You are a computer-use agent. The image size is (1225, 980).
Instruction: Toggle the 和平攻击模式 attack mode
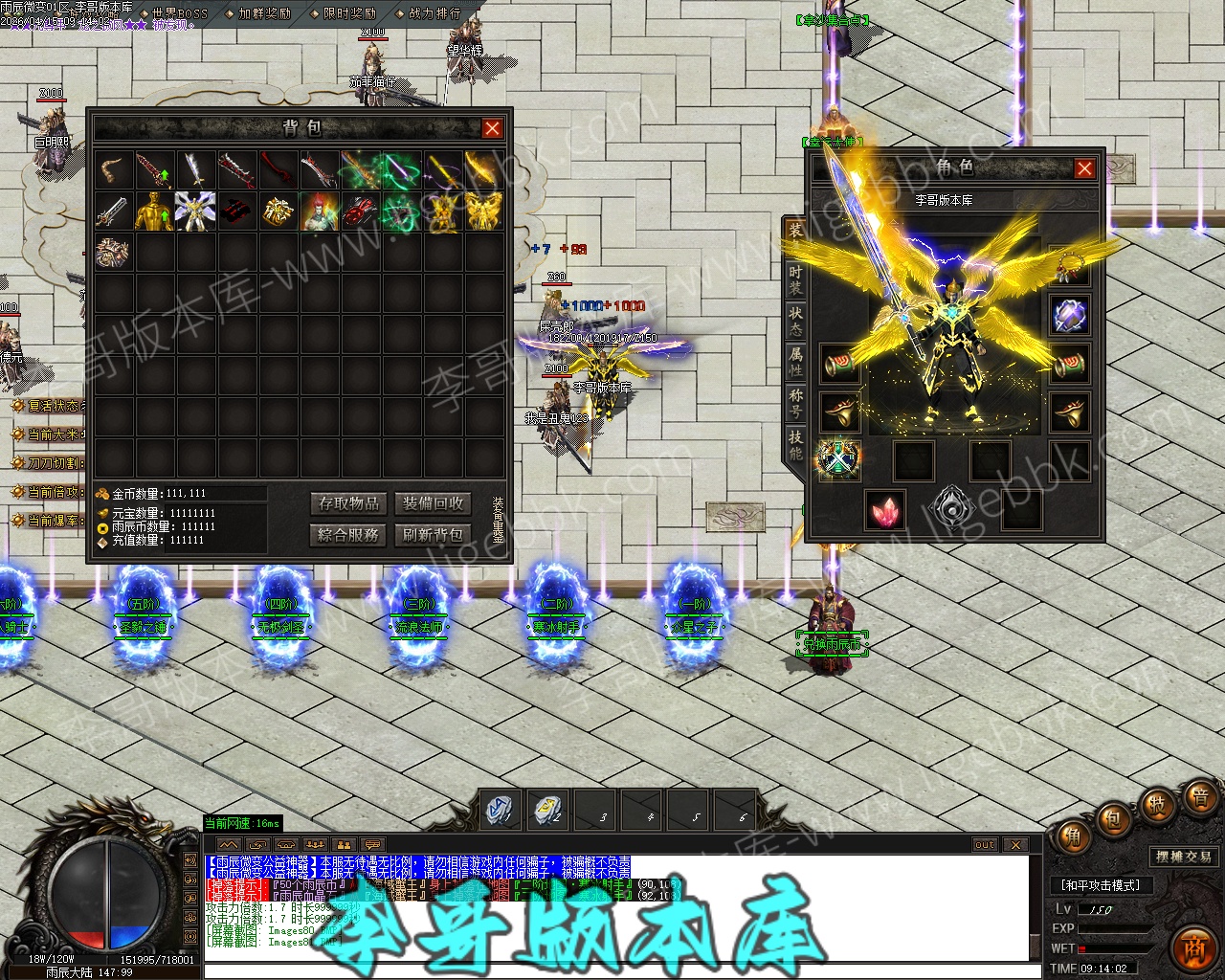[1101, 886]
